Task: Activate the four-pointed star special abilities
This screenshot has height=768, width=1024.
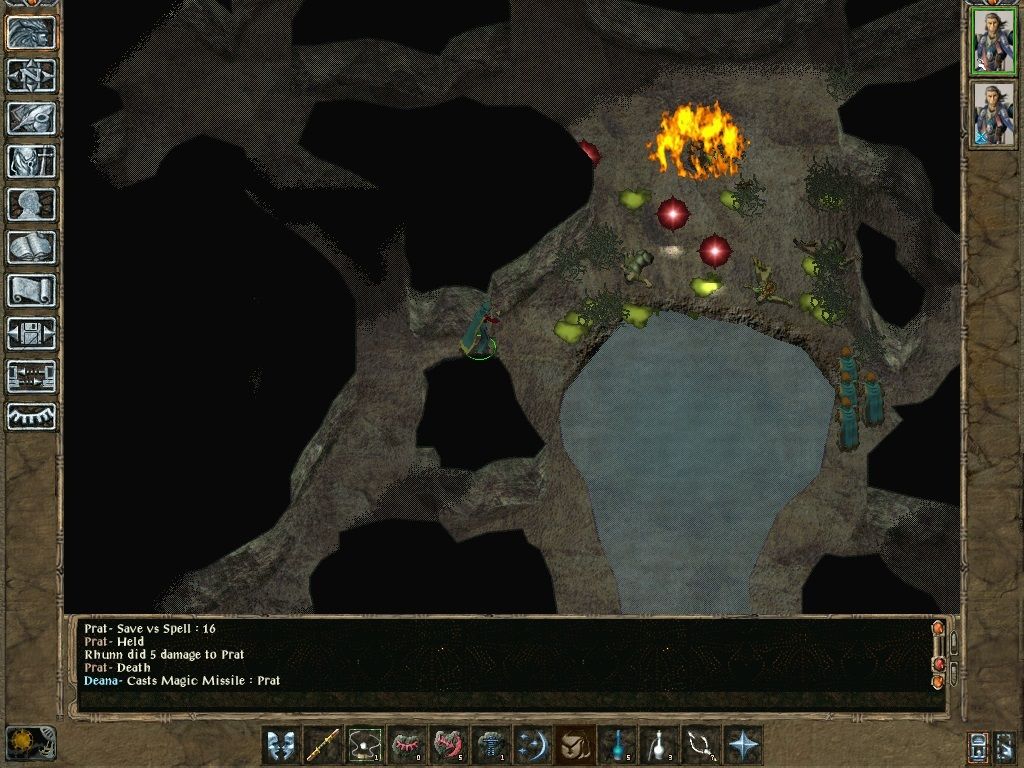Action: click(x=743, y=745)
